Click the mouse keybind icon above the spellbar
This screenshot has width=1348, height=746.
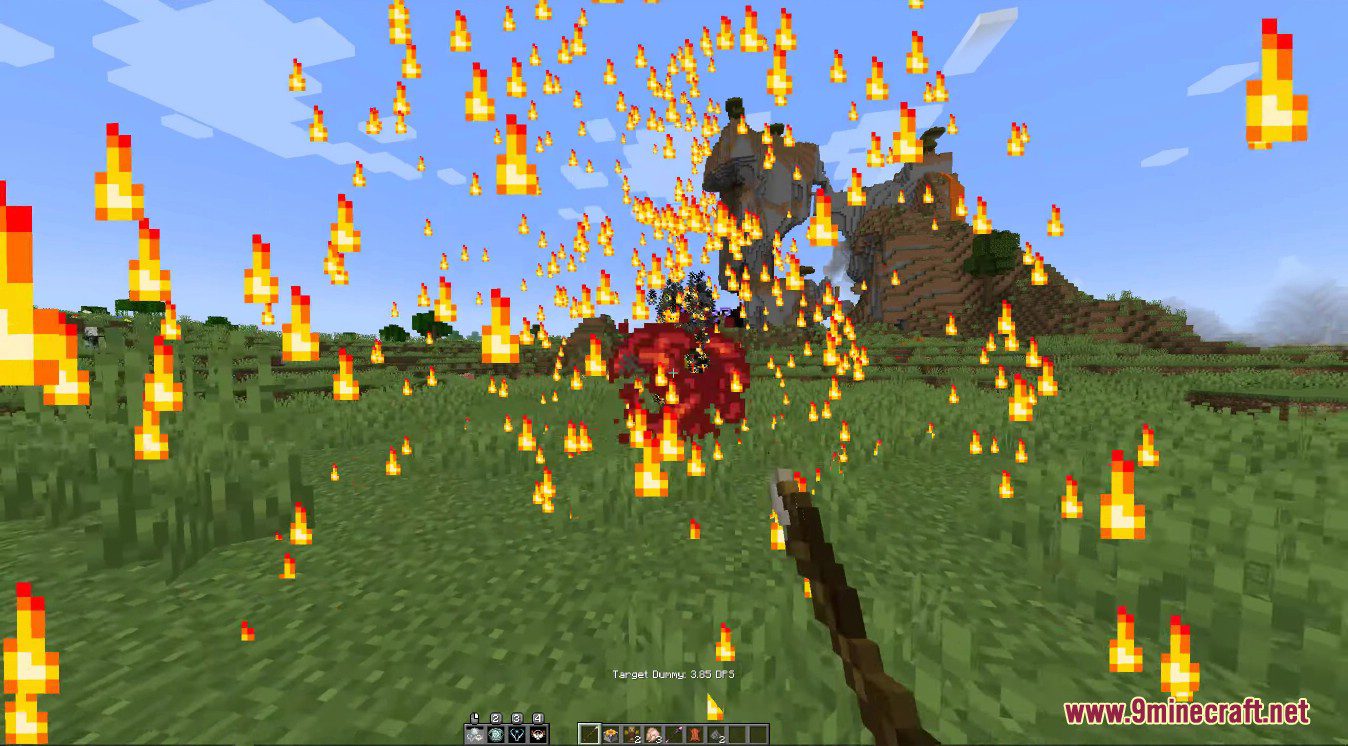tap(475, 716)
